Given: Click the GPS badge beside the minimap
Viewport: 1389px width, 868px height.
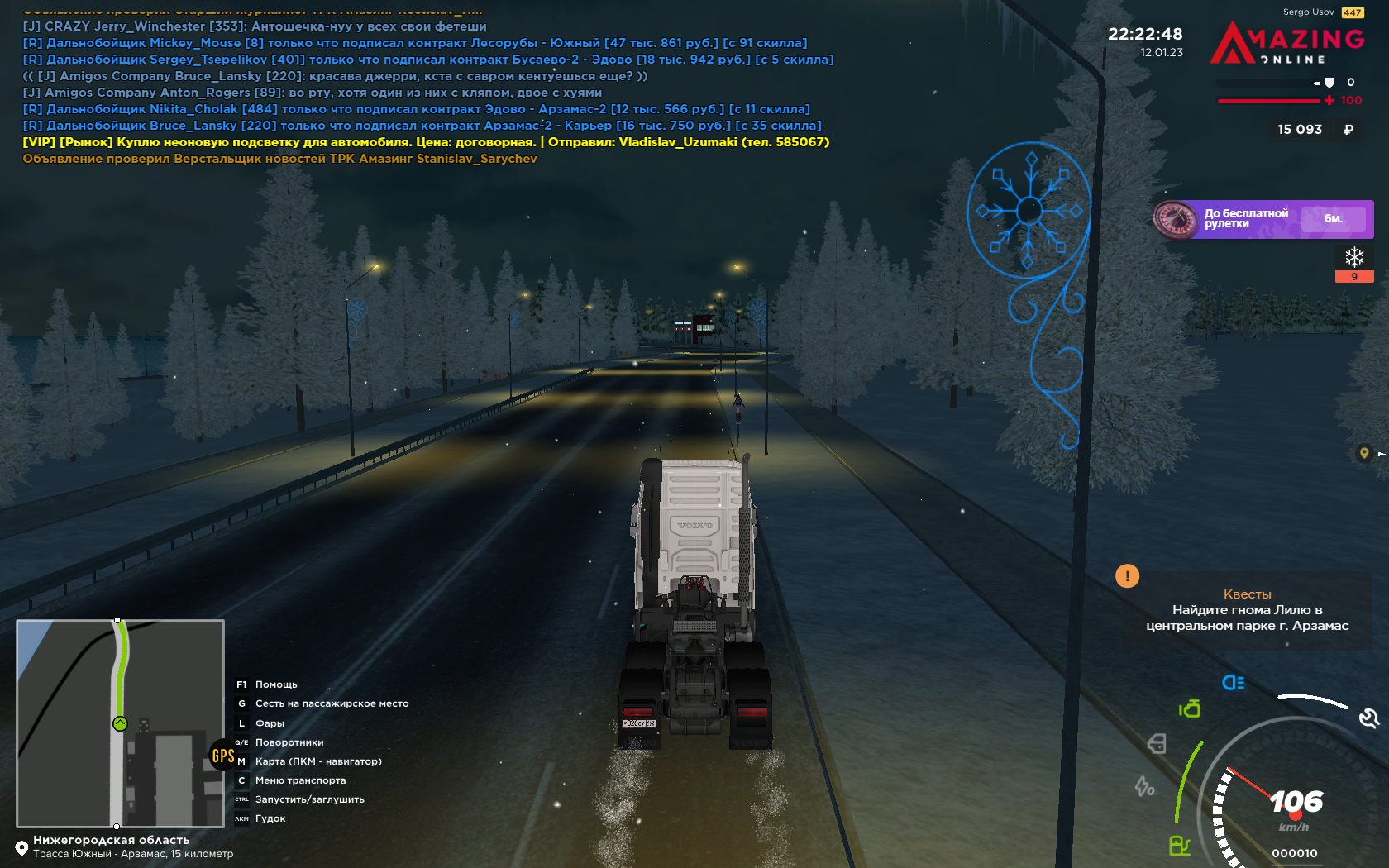Looking at the screenshot, I should point(223,756).
